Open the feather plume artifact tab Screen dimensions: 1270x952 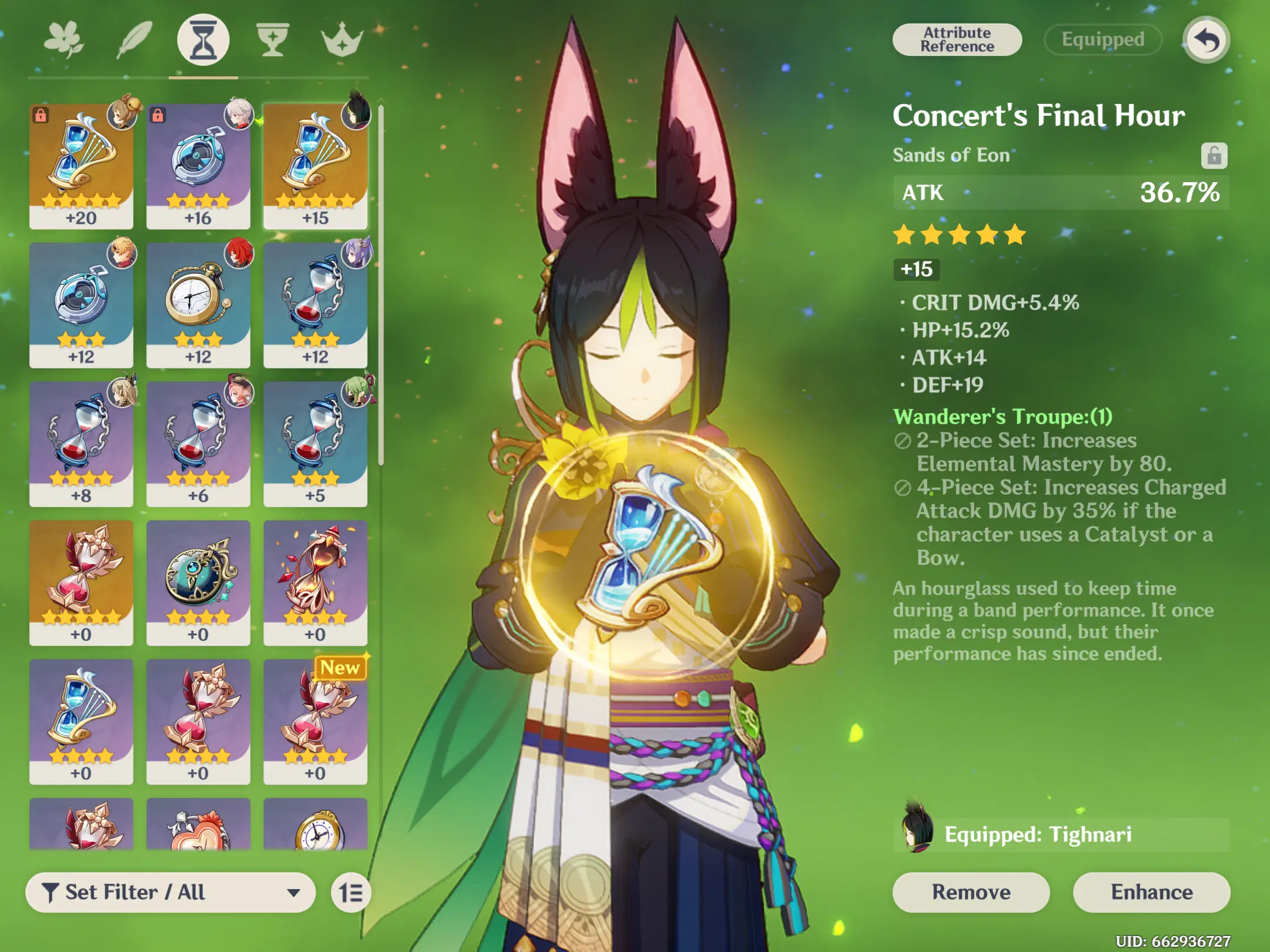click(x=134, y=40)
